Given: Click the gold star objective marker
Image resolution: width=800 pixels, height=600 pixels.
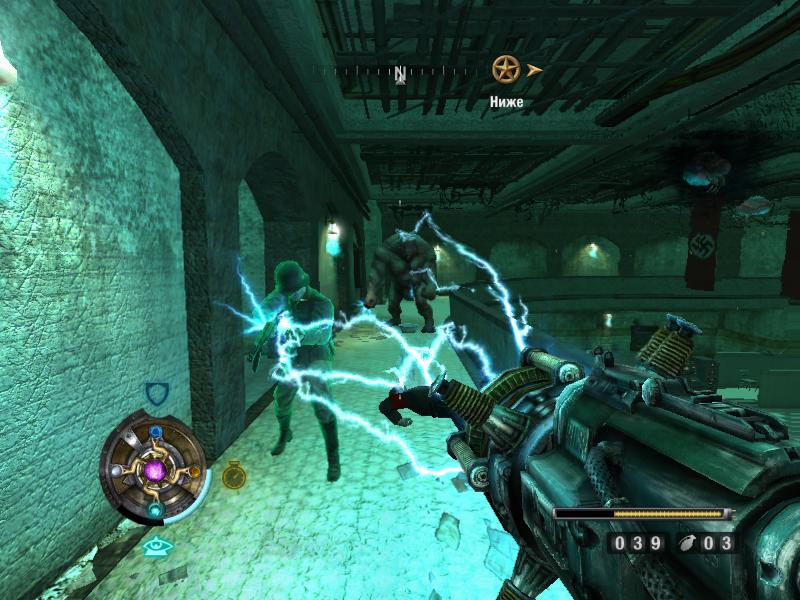Looking at the screenshot, I should [x=506, y=69].
